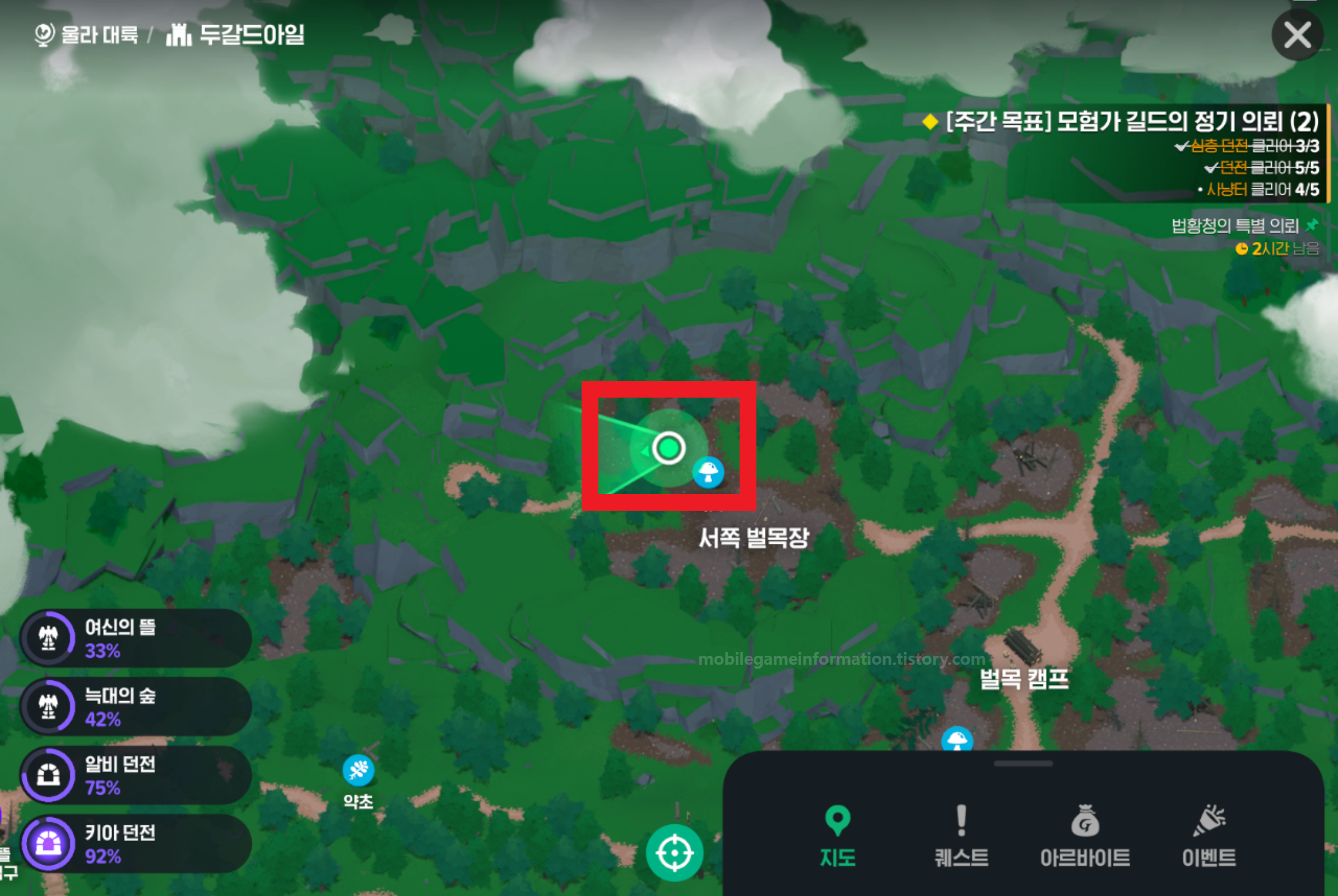Select the 알비 던전 dungeon icon
The image size is (1338, 896).
pyautogui.click(x=50, y=776)
